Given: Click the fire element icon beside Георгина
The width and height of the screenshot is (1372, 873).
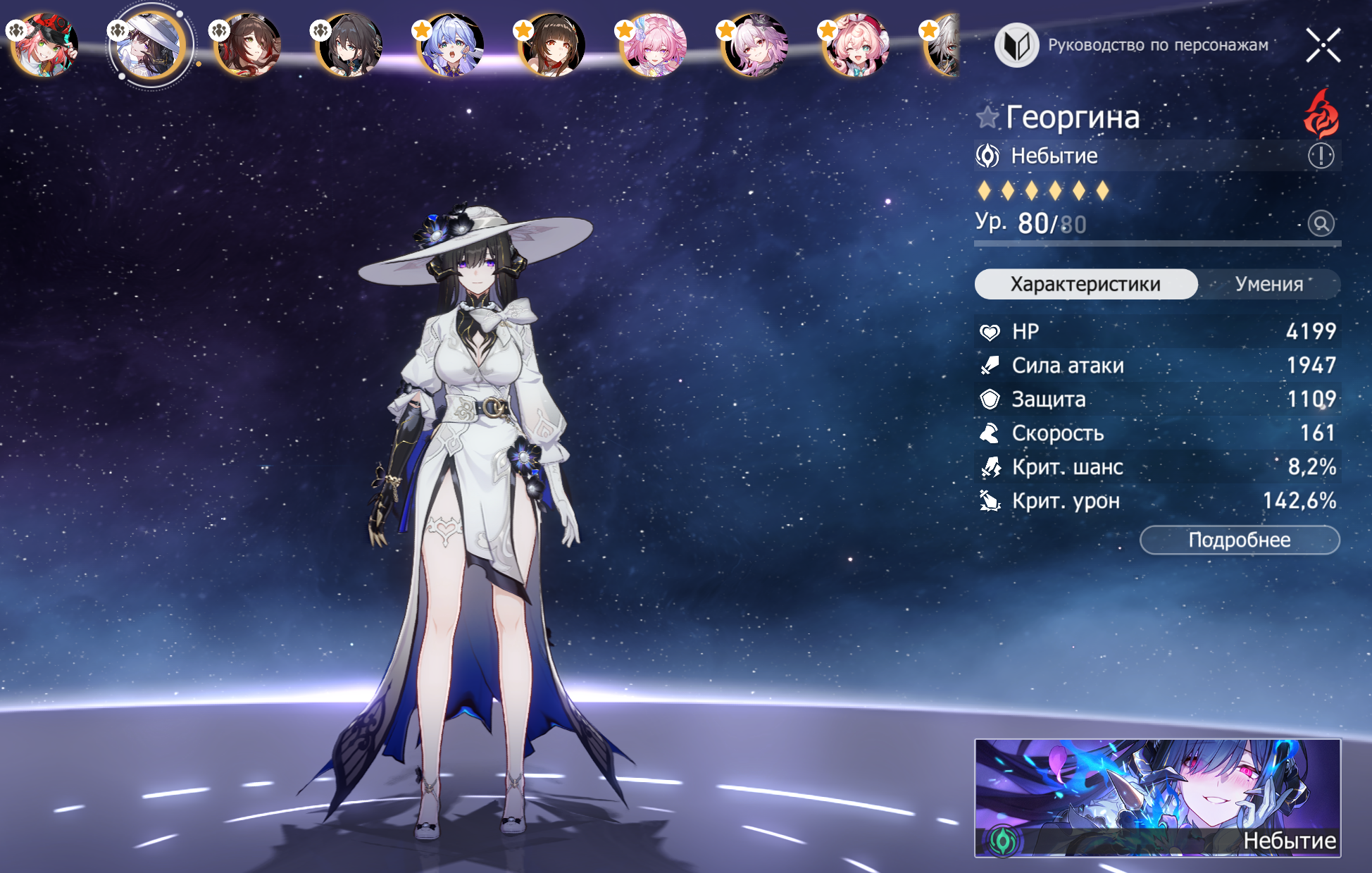Looking at the screenshot, I should tap(1321, 114).
